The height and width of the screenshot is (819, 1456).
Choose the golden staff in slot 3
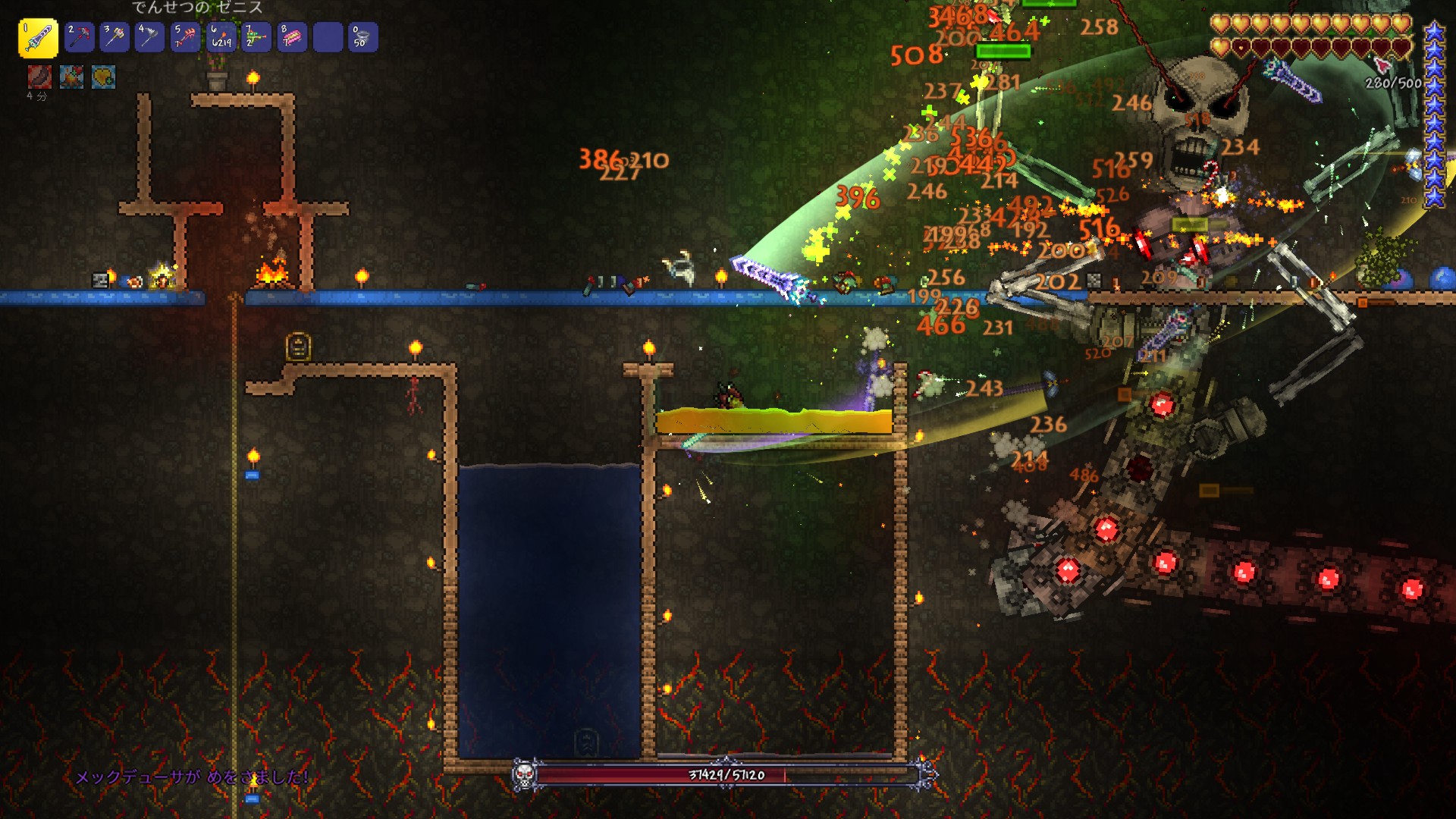(x=115, y=37)
